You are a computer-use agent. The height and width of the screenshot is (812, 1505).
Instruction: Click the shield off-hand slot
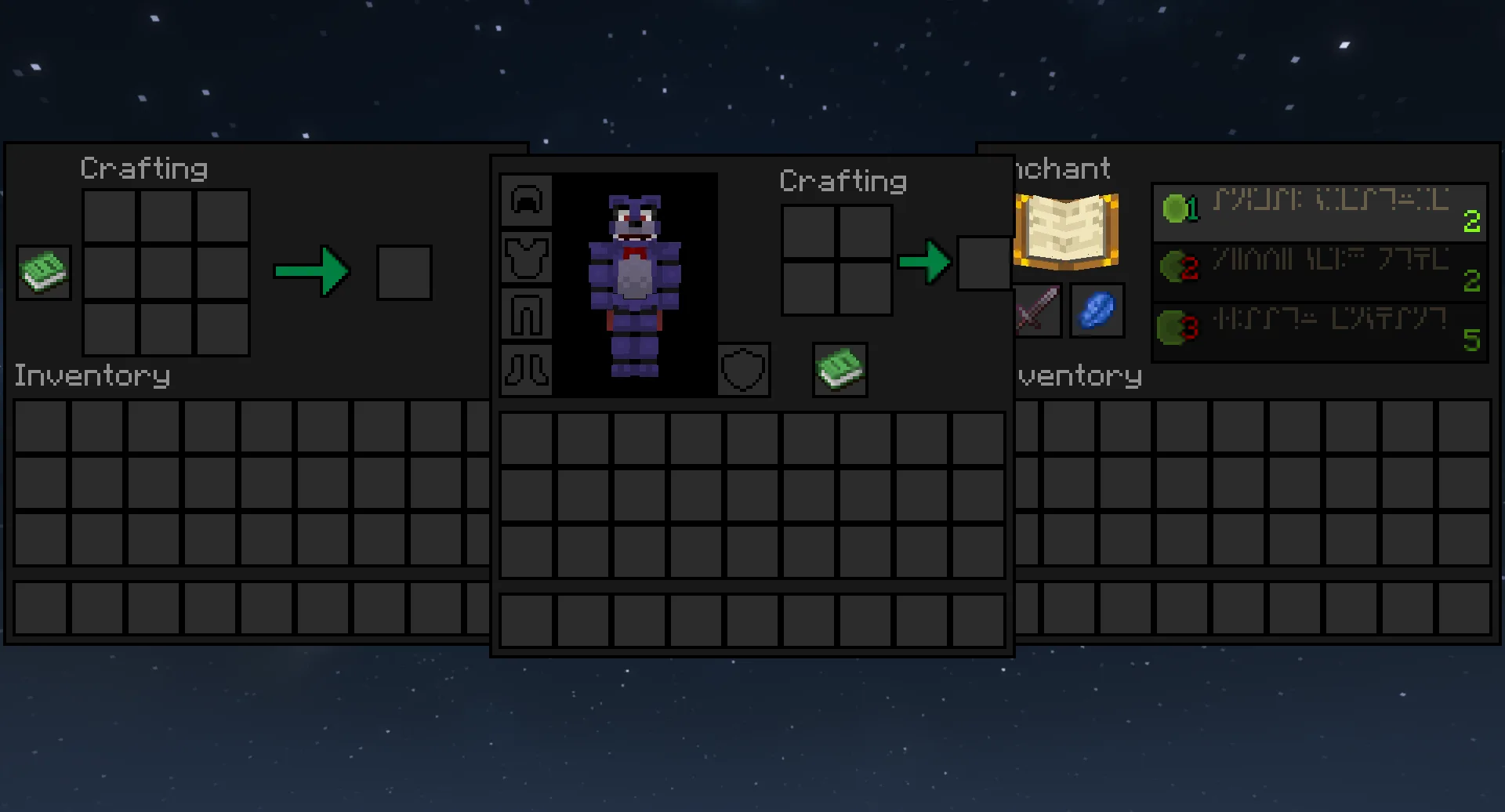(x=744, y=369)
